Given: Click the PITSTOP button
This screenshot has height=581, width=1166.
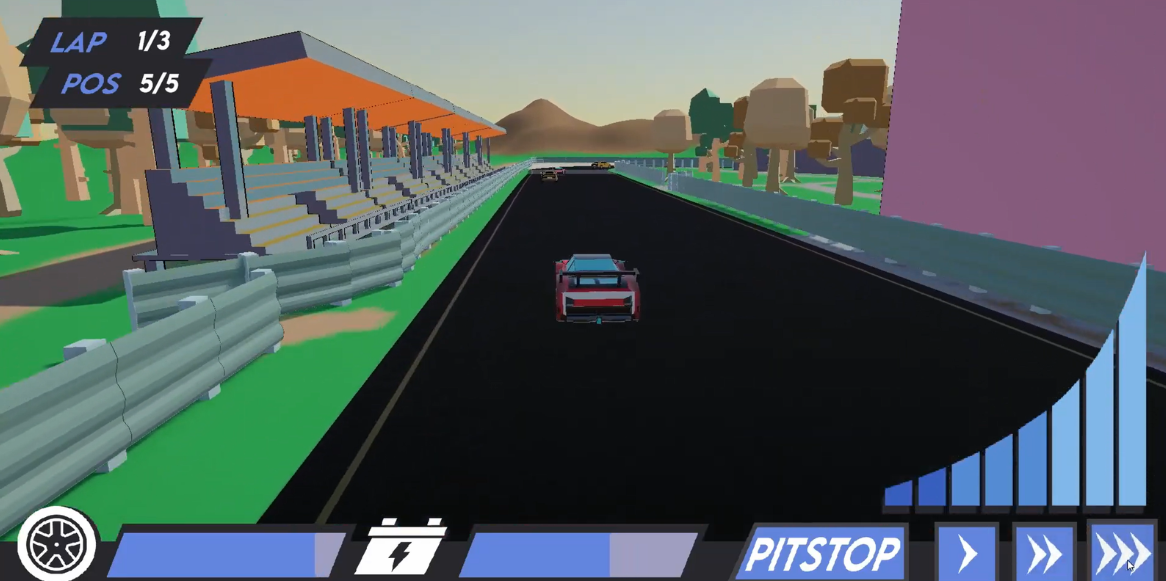Looking at the screenshot, I should point(823,553).
